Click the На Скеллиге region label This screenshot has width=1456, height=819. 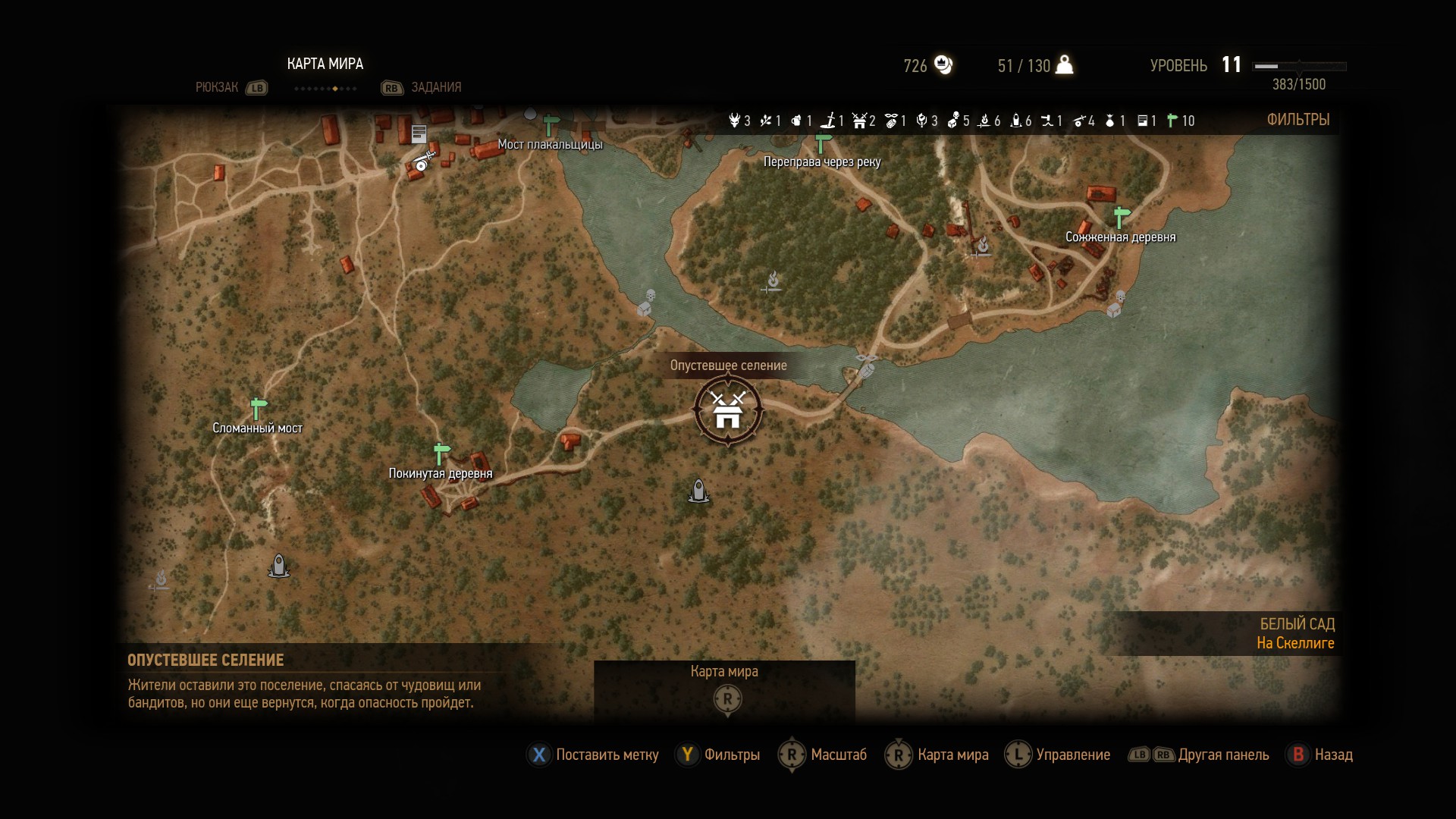coord(1294,643)
